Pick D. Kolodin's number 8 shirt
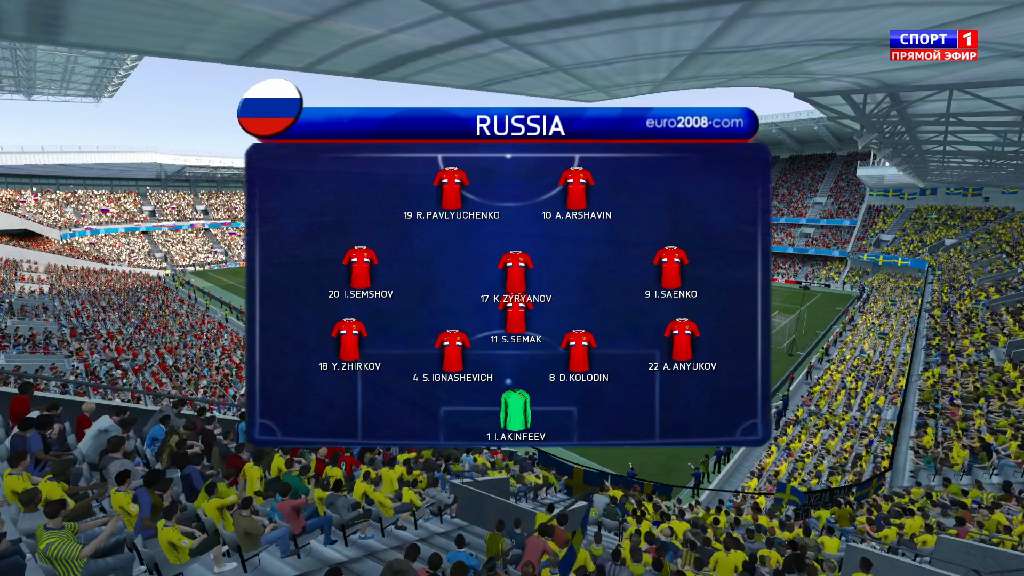Image resolution: width=1024 pixels, height=576 pixels. 578,350
